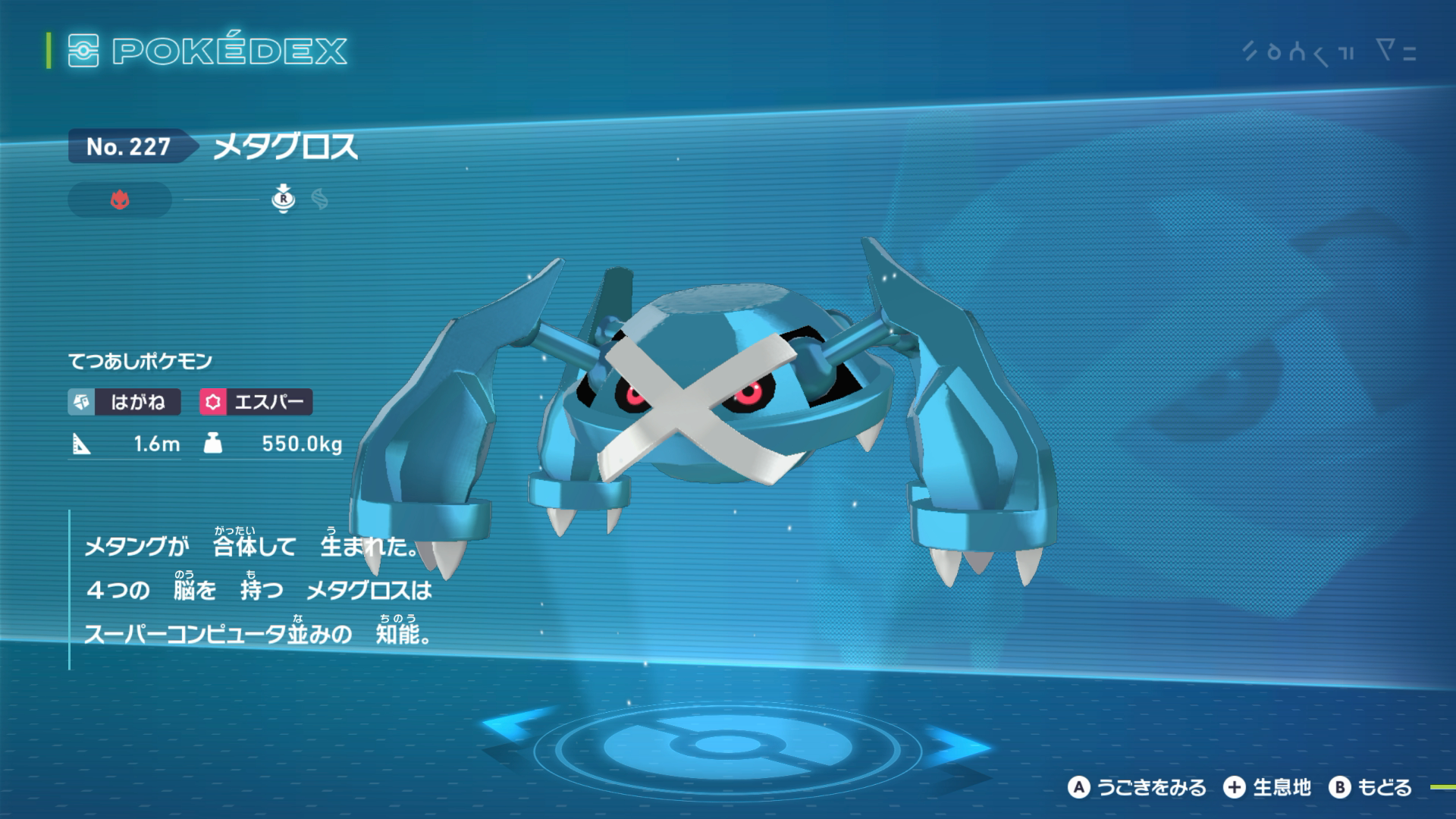The height and width of the screenshot is (819, 1456).
Task: Switch to the greyed Mega Evolution form icon
Action: tap(320, 199)
